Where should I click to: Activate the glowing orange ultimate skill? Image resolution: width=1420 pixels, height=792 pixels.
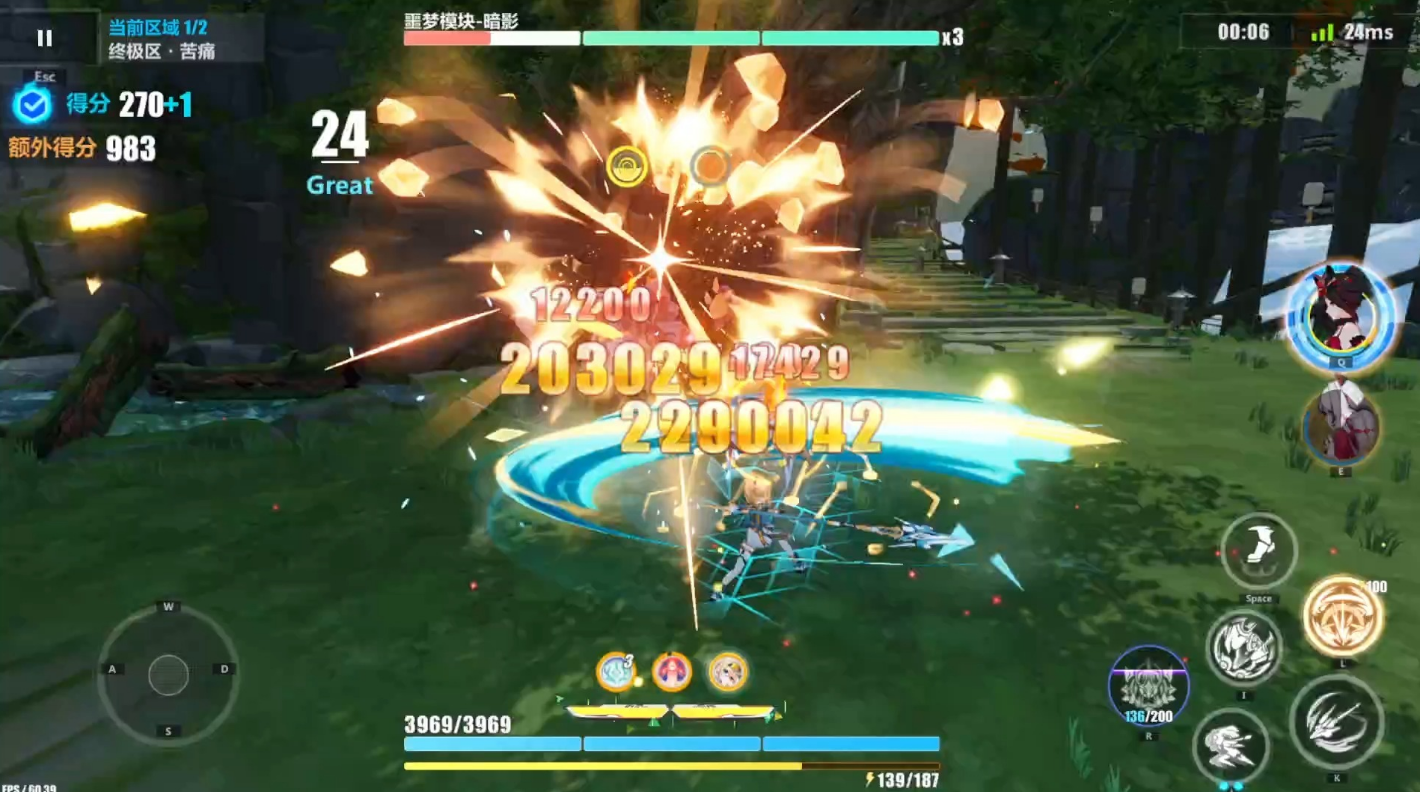[1342, 616]
